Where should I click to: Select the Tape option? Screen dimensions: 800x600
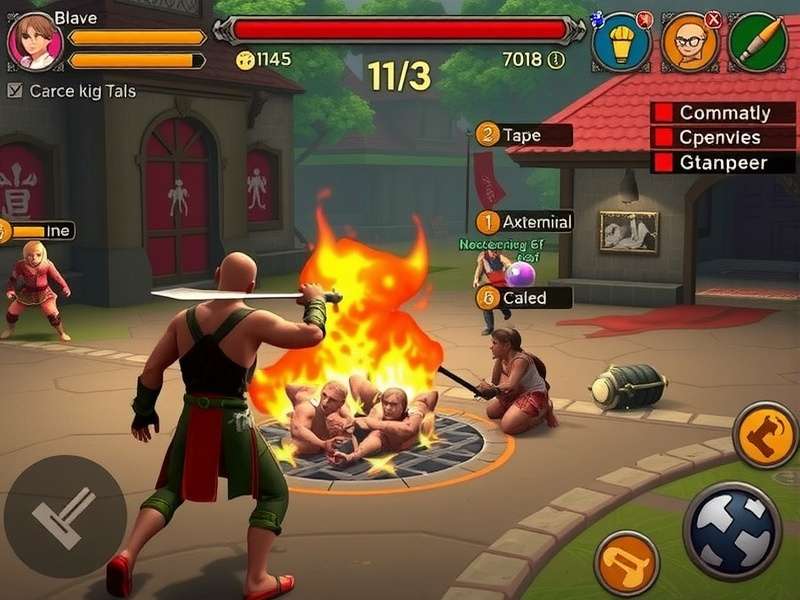click(x=524, y=135)
